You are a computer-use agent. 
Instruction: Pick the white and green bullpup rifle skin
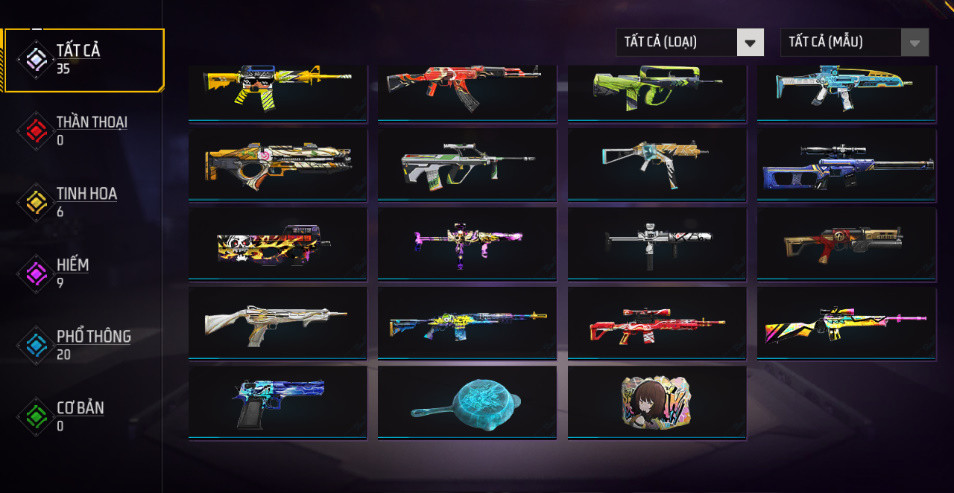point(467,162)
